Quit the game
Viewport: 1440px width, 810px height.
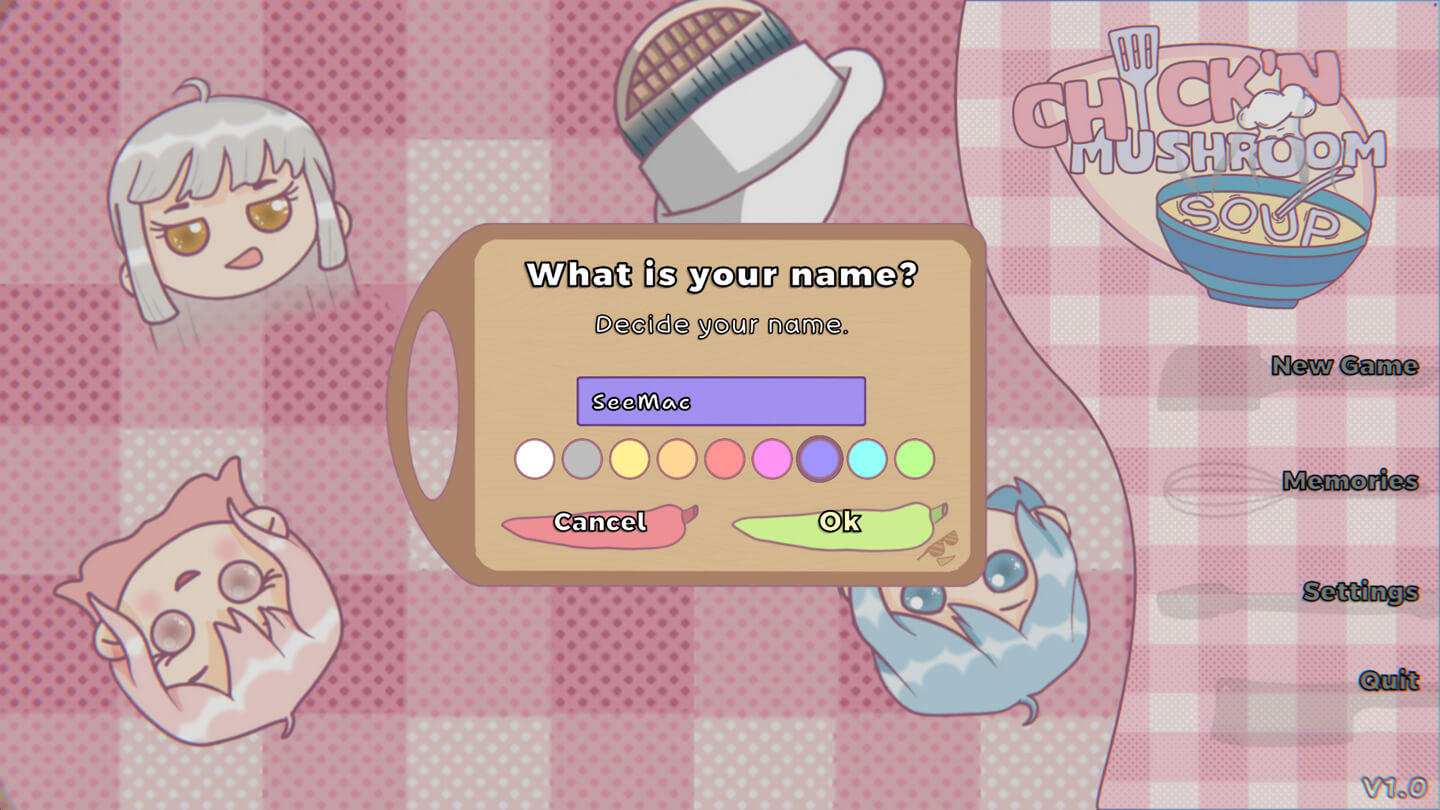click(x=1388, y=681)
